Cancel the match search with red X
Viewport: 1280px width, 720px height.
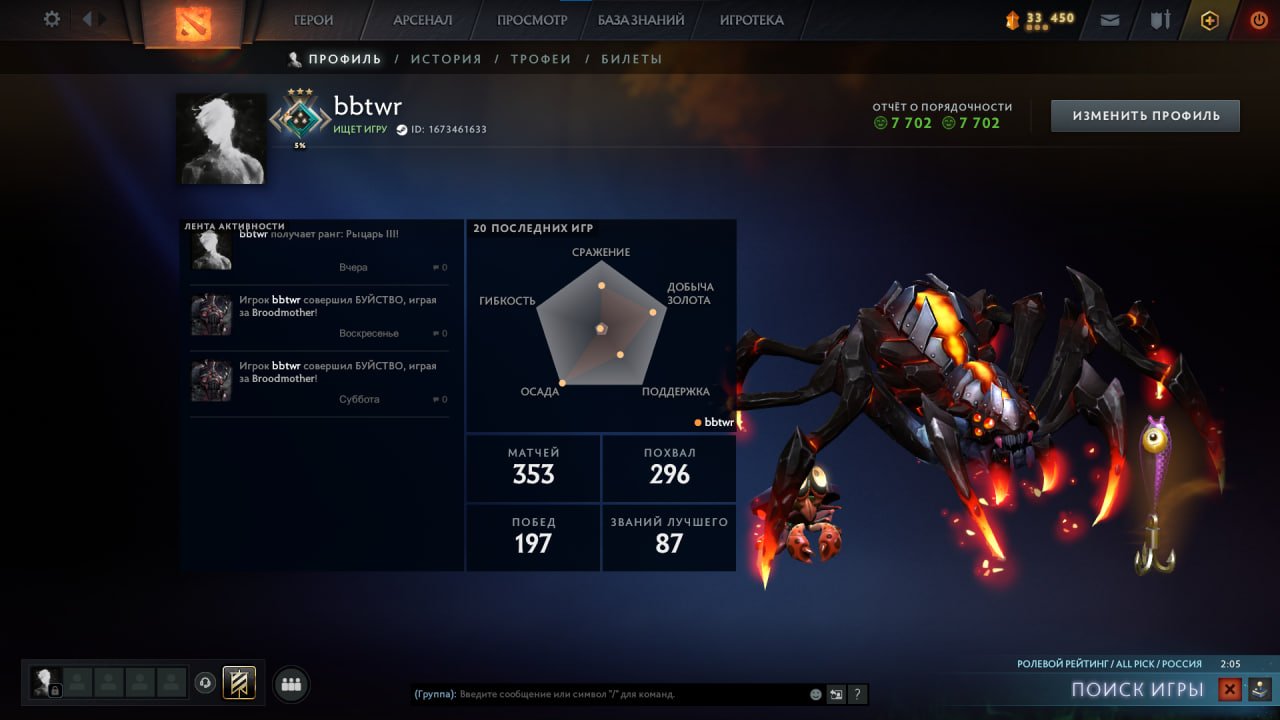click(x=1230, y=689)
